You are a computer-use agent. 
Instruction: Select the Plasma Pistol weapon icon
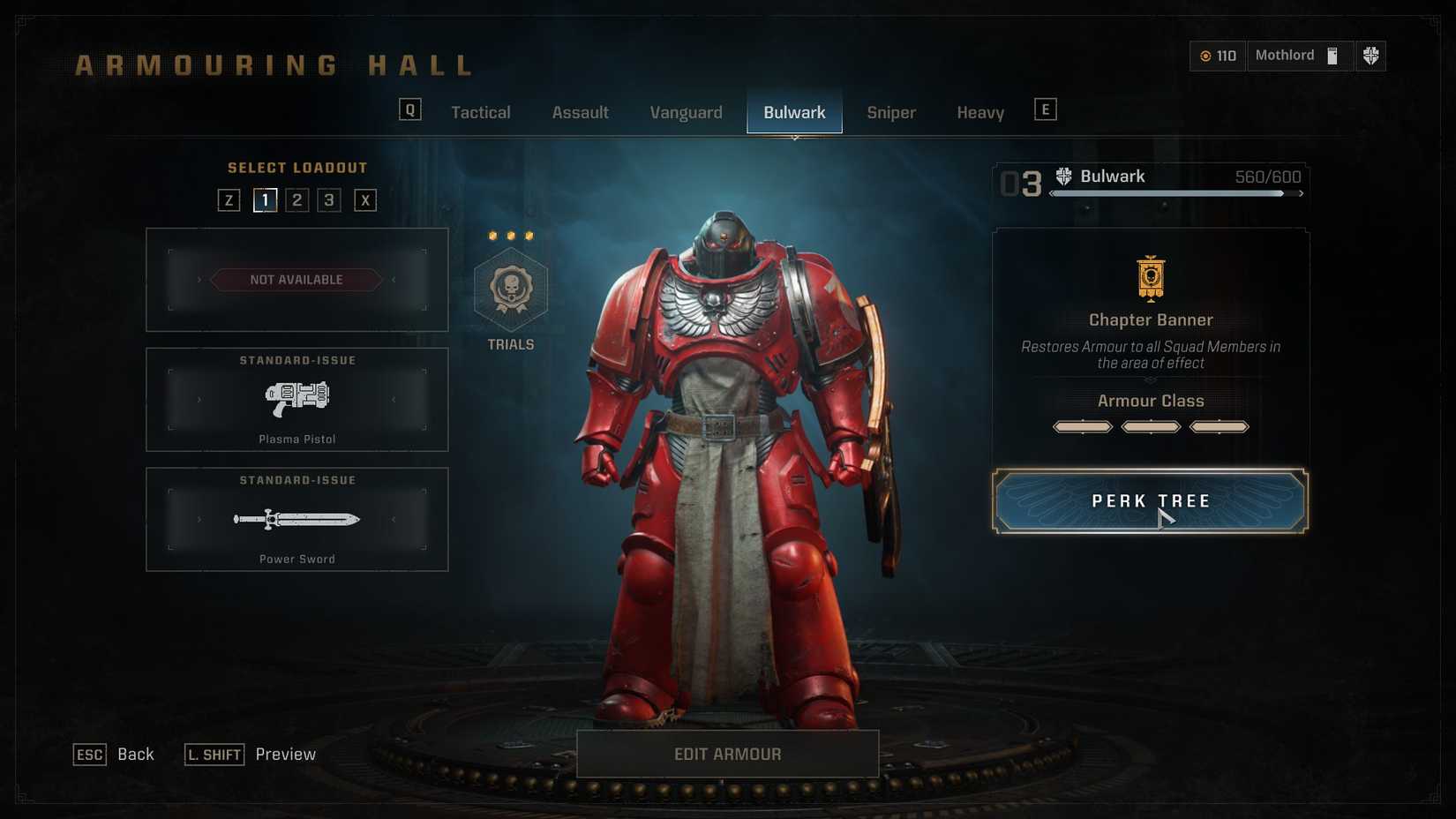[296, 398]
